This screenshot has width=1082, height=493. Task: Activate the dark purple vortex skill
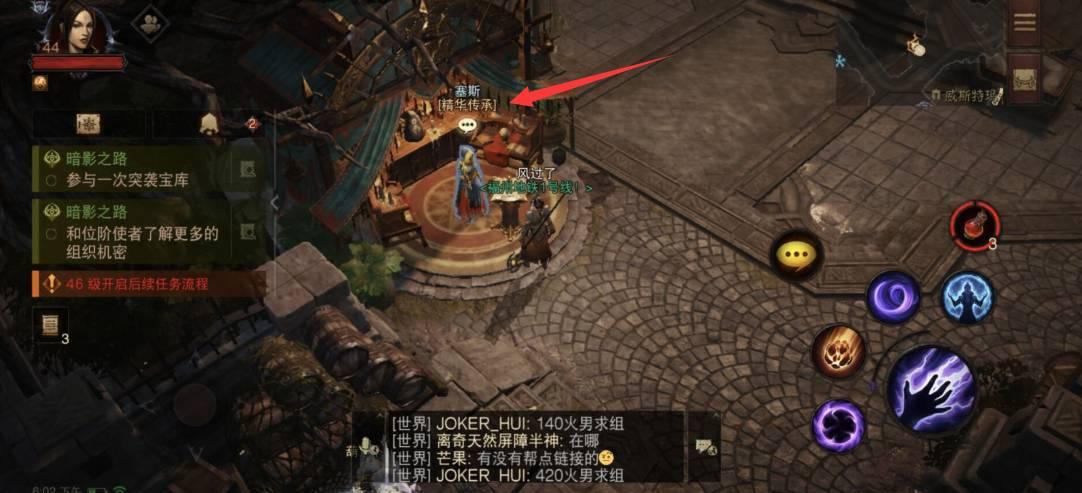click(x=838, y=425)
